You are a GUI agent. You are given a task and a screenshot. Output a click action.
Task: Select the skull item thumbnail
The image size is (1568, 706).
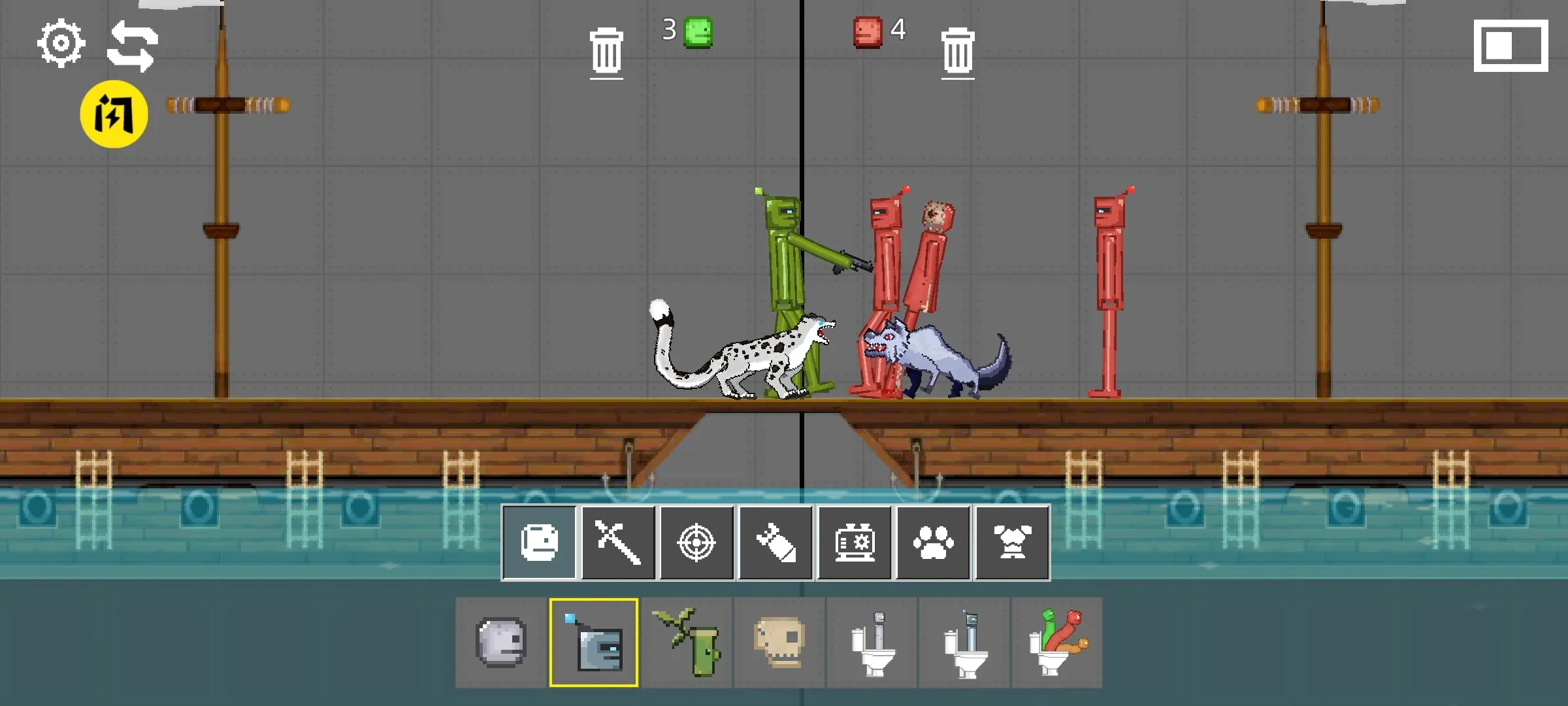(779, 643)
